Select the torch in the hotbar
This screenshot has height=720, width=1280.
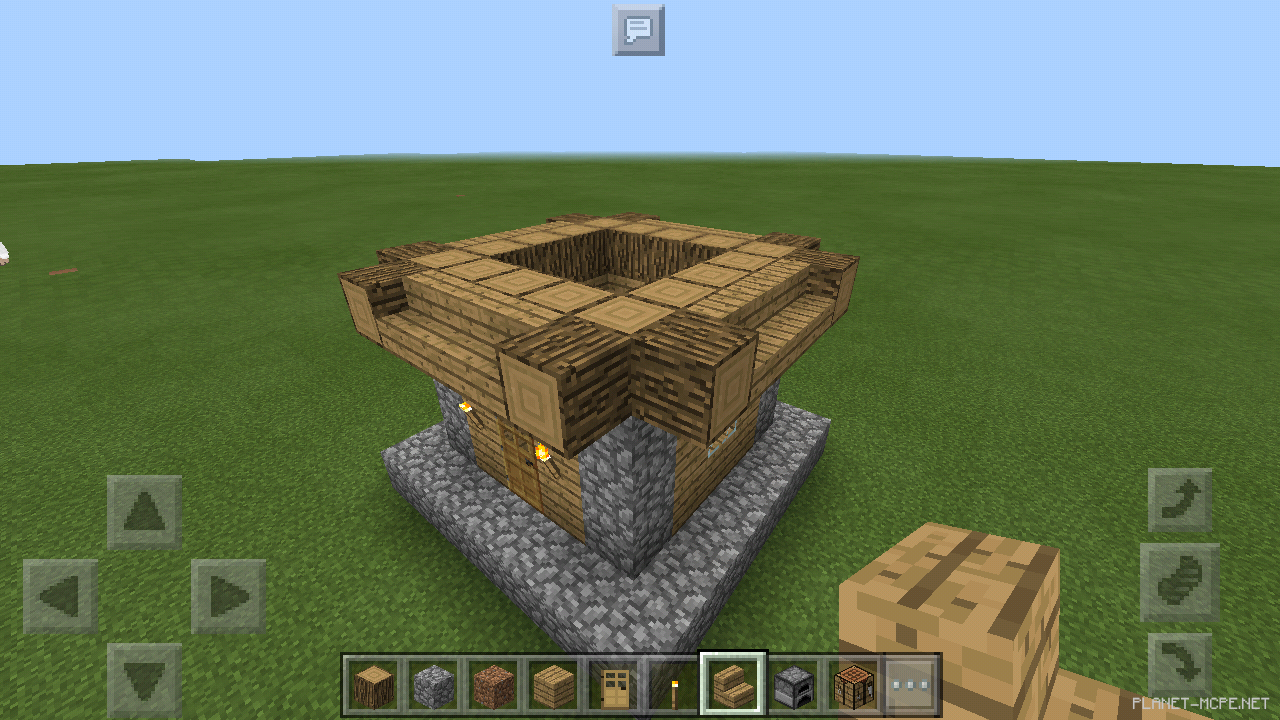click(x=672, y=680)
